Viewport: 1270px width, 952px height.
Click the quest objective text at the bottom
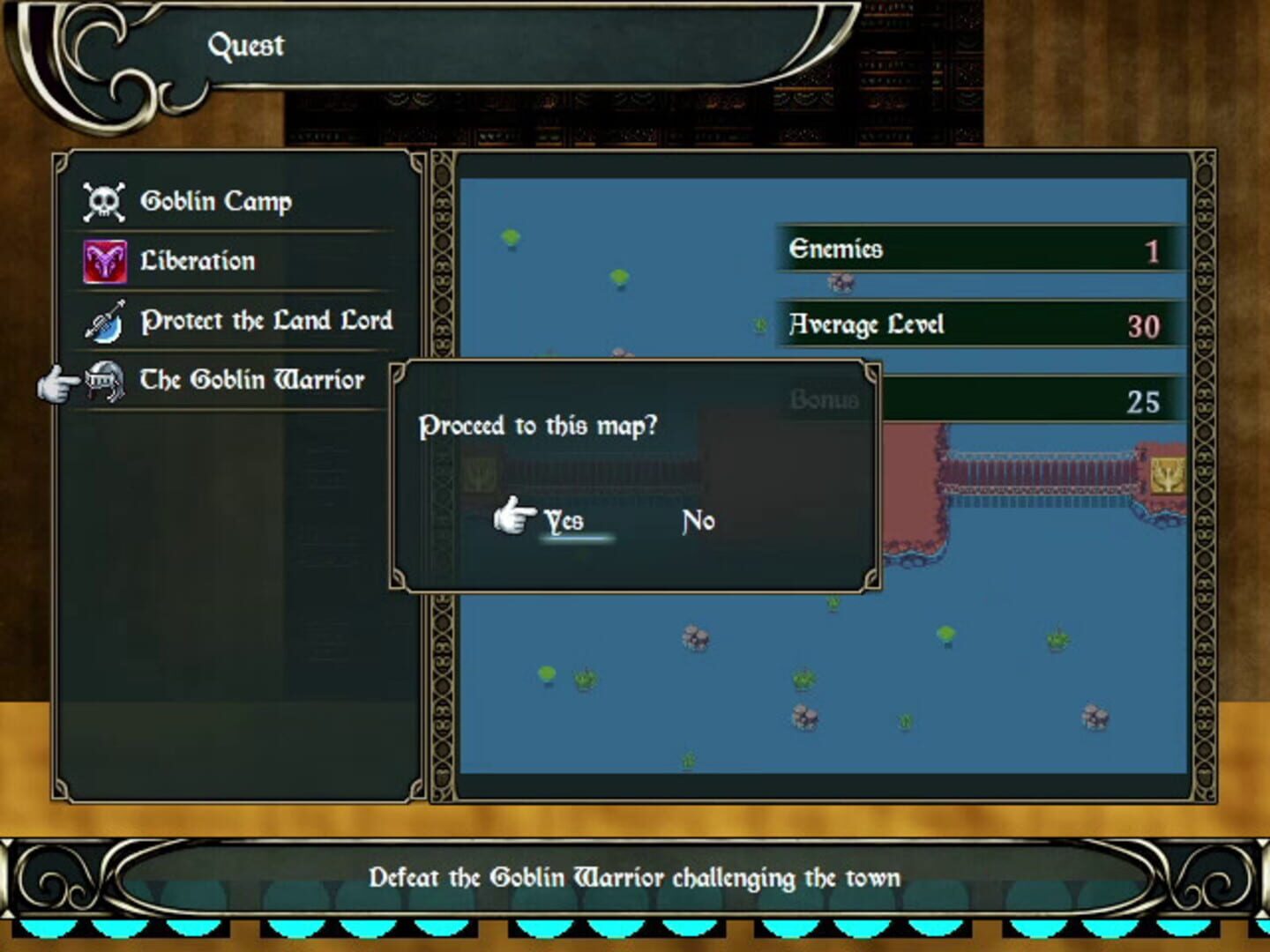[635, 877]
